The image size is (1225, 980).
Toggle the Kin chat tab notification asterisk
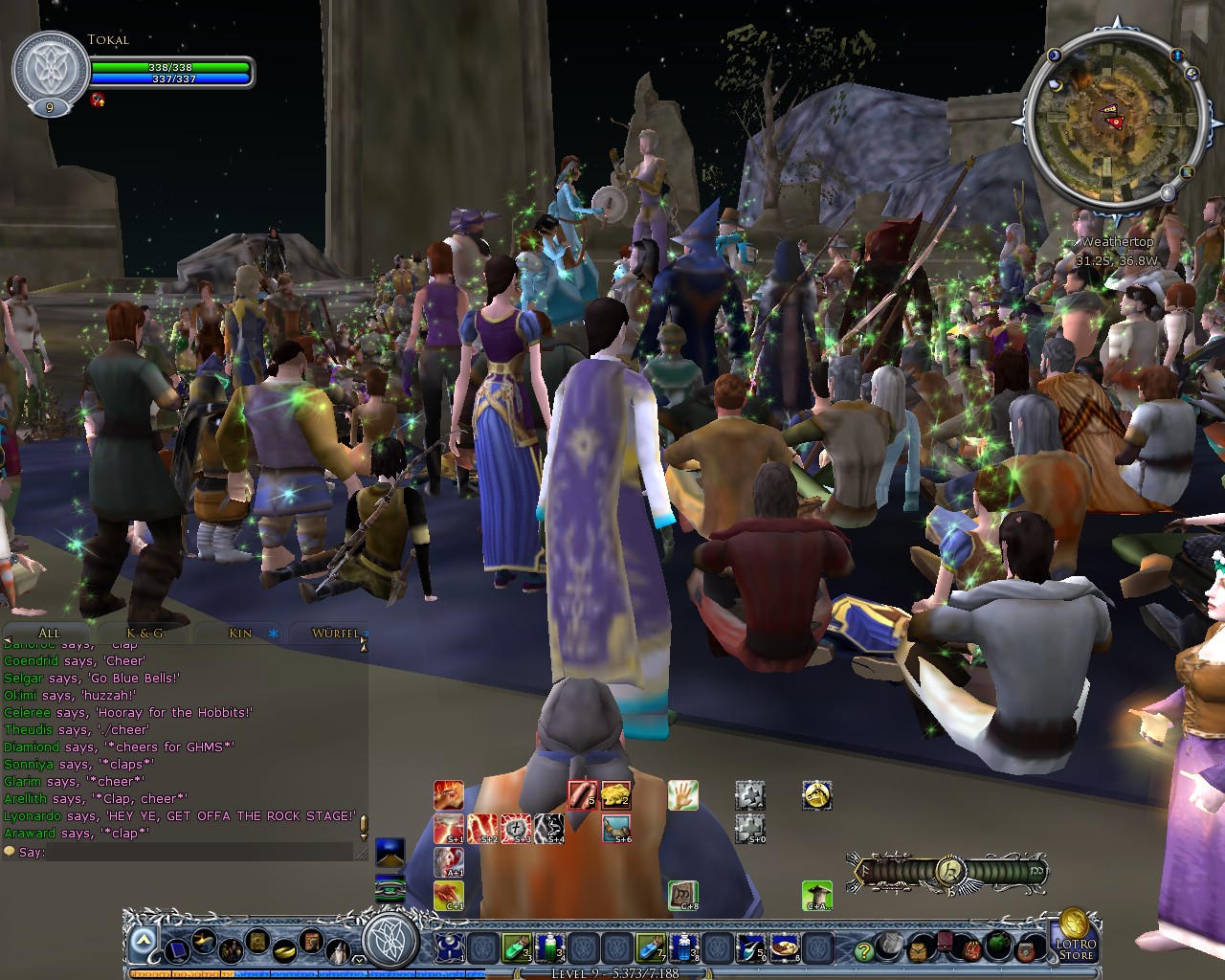coord(273,634)
